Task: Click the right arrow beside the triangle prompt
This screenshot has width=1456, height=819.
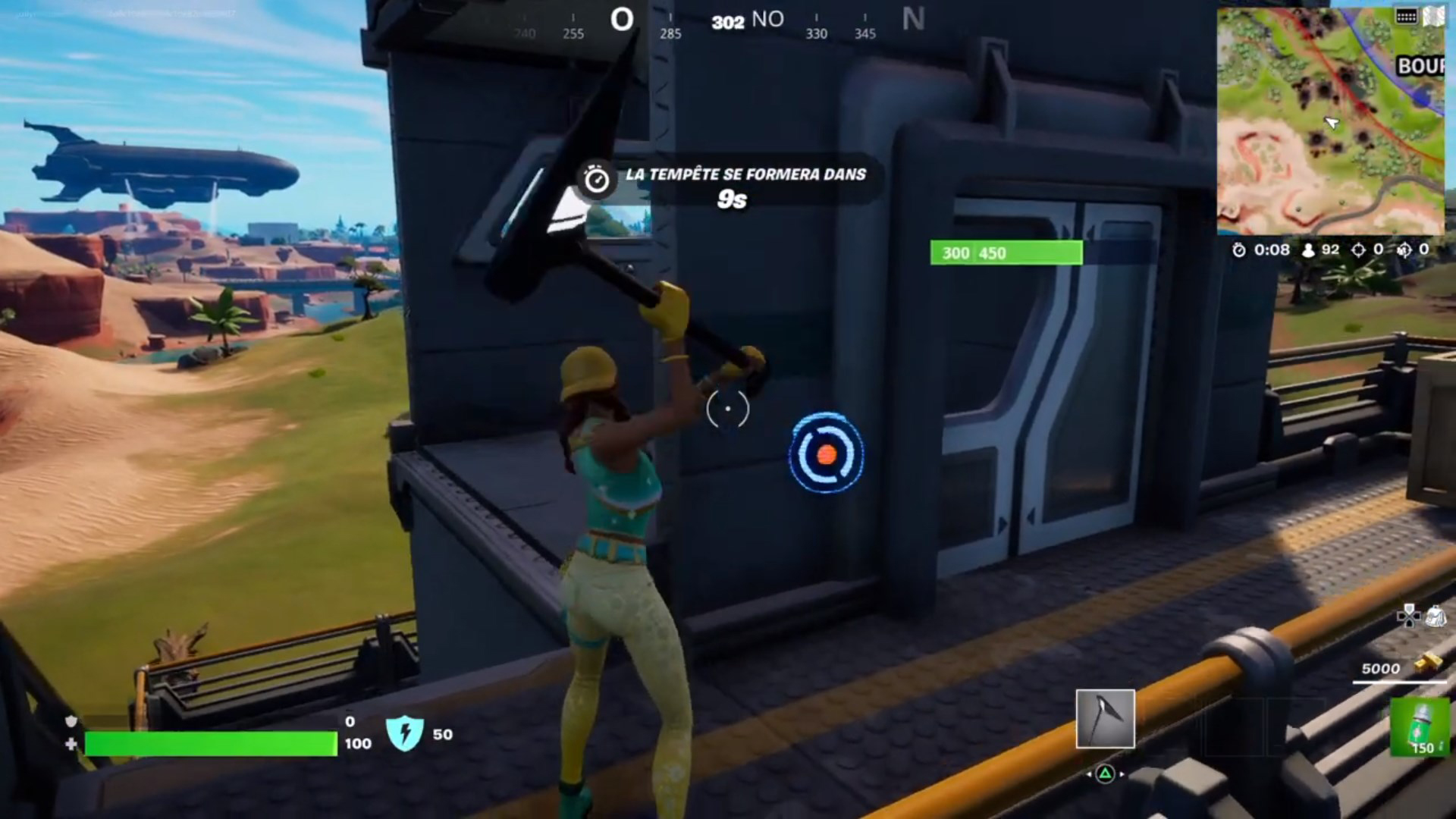Action: pyautogui.click(x=1122, y=774)
